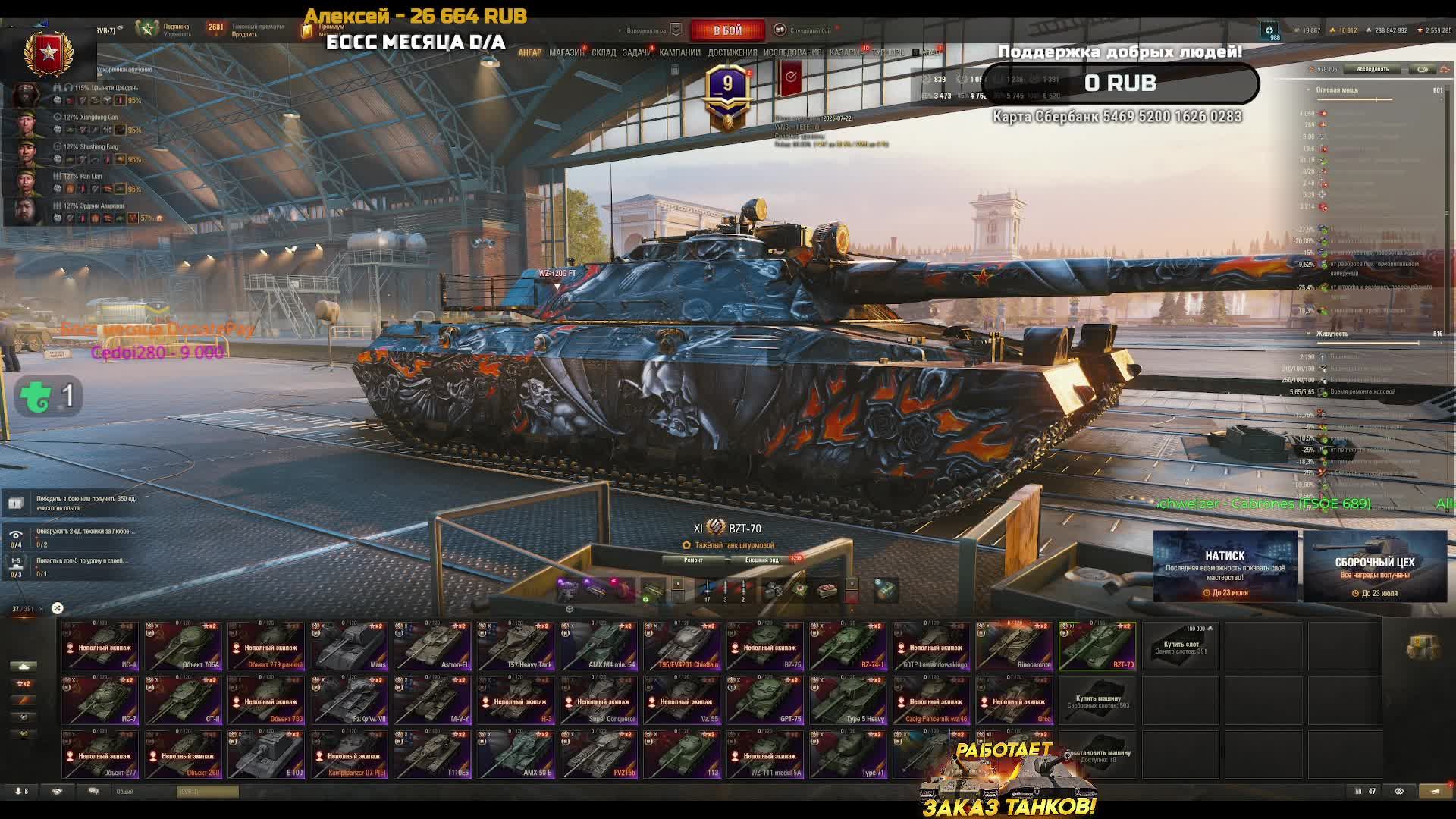Open the Внешний вид exterior customization
Screen dimensions: 1456x819
(762, 560)
